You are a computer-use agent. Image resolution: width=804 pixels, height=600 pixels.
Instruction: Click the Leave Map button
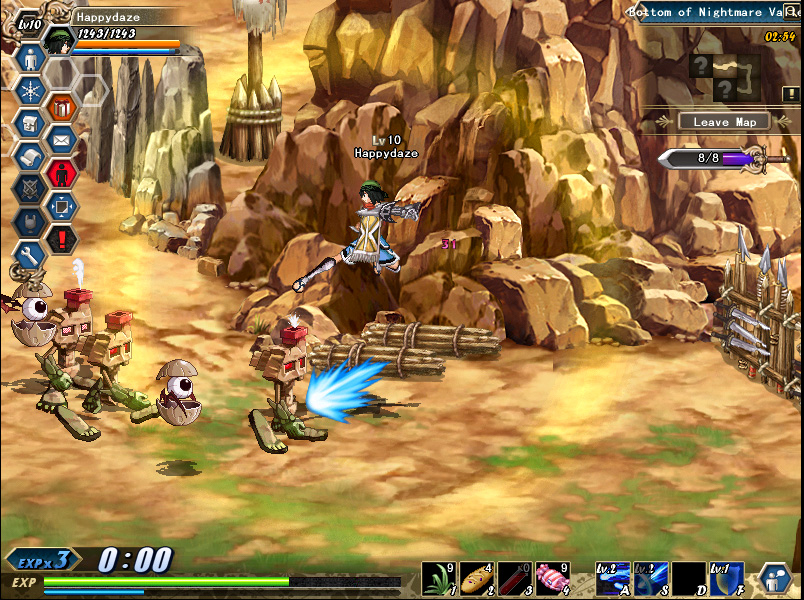click(724, 122)
